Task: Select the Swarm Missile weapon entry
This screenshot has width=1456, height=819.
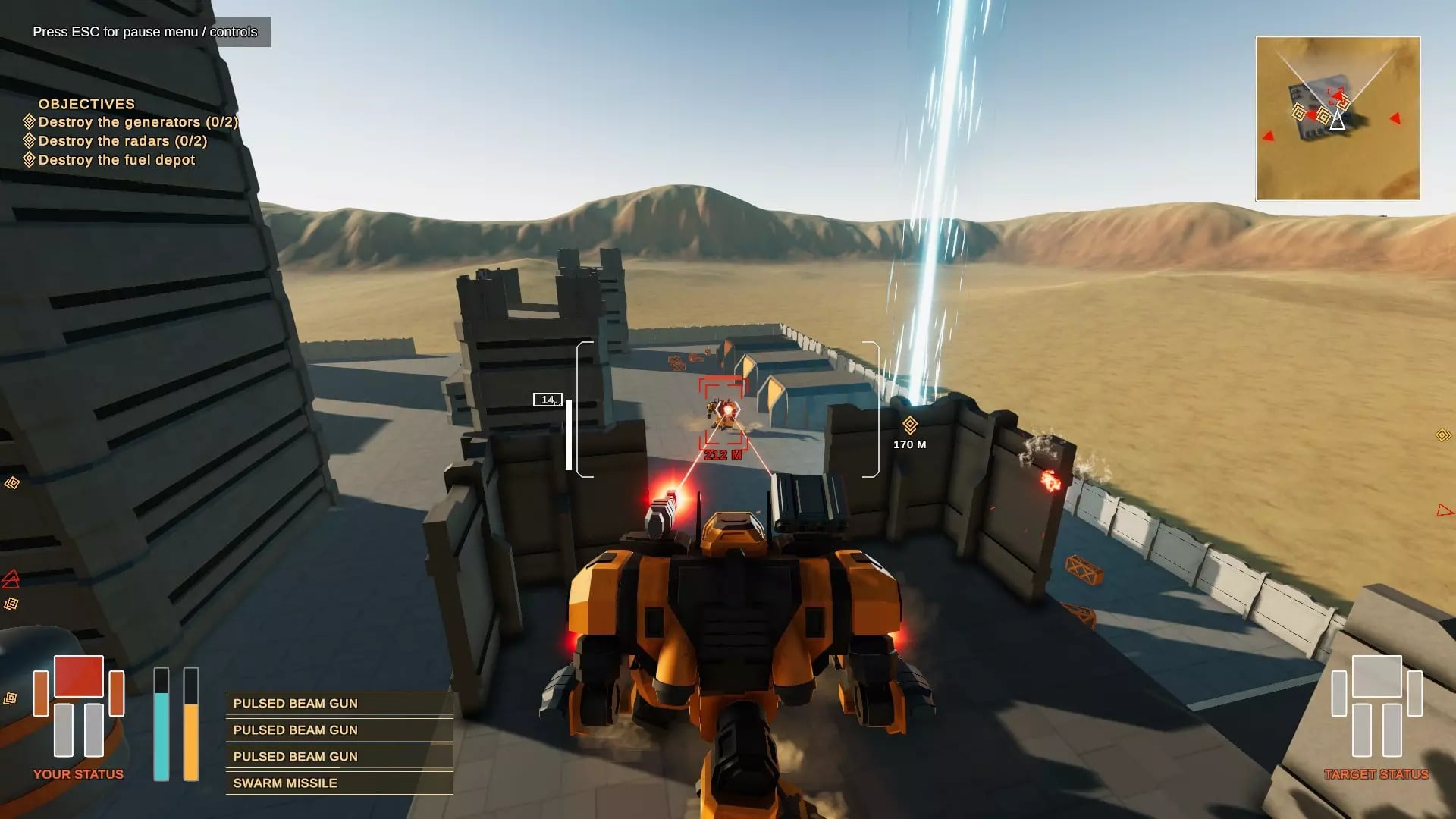Action: tap(339, 783)
